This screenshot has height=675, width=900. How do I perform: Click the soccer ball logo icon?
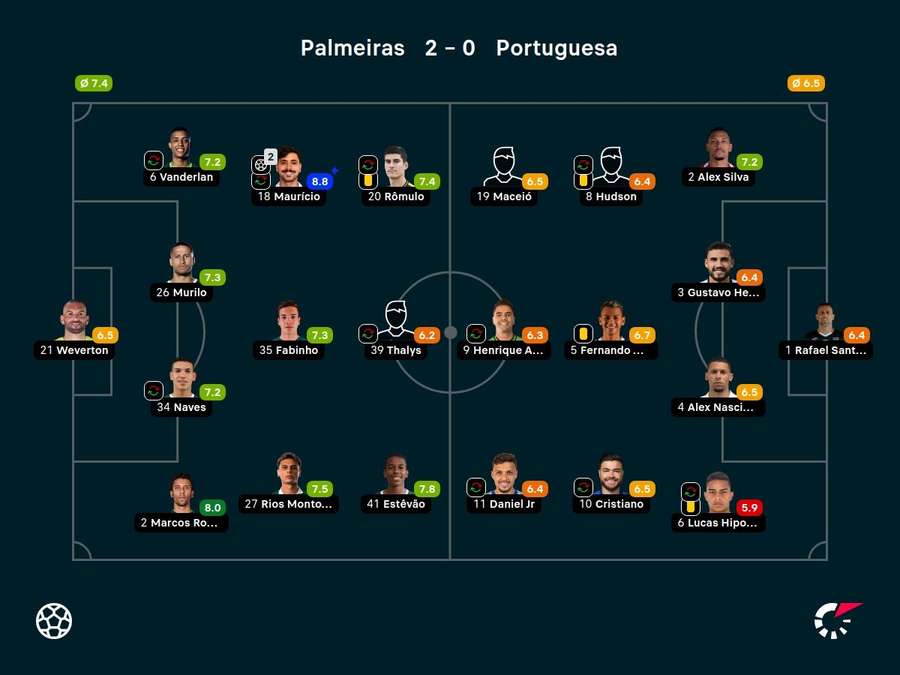click(x=54, y=621)
